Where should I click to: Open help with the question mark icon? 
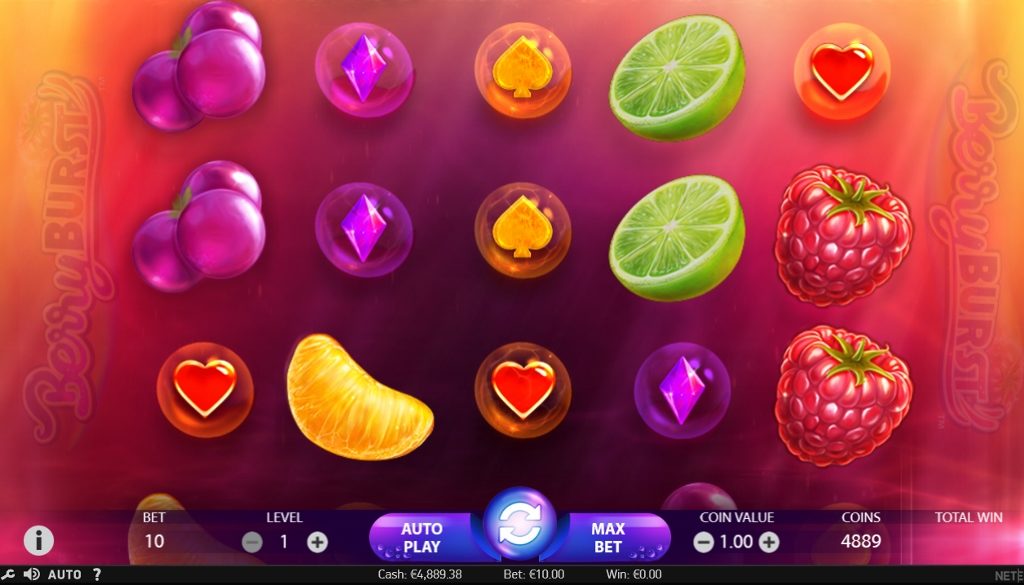click(97, 575)
